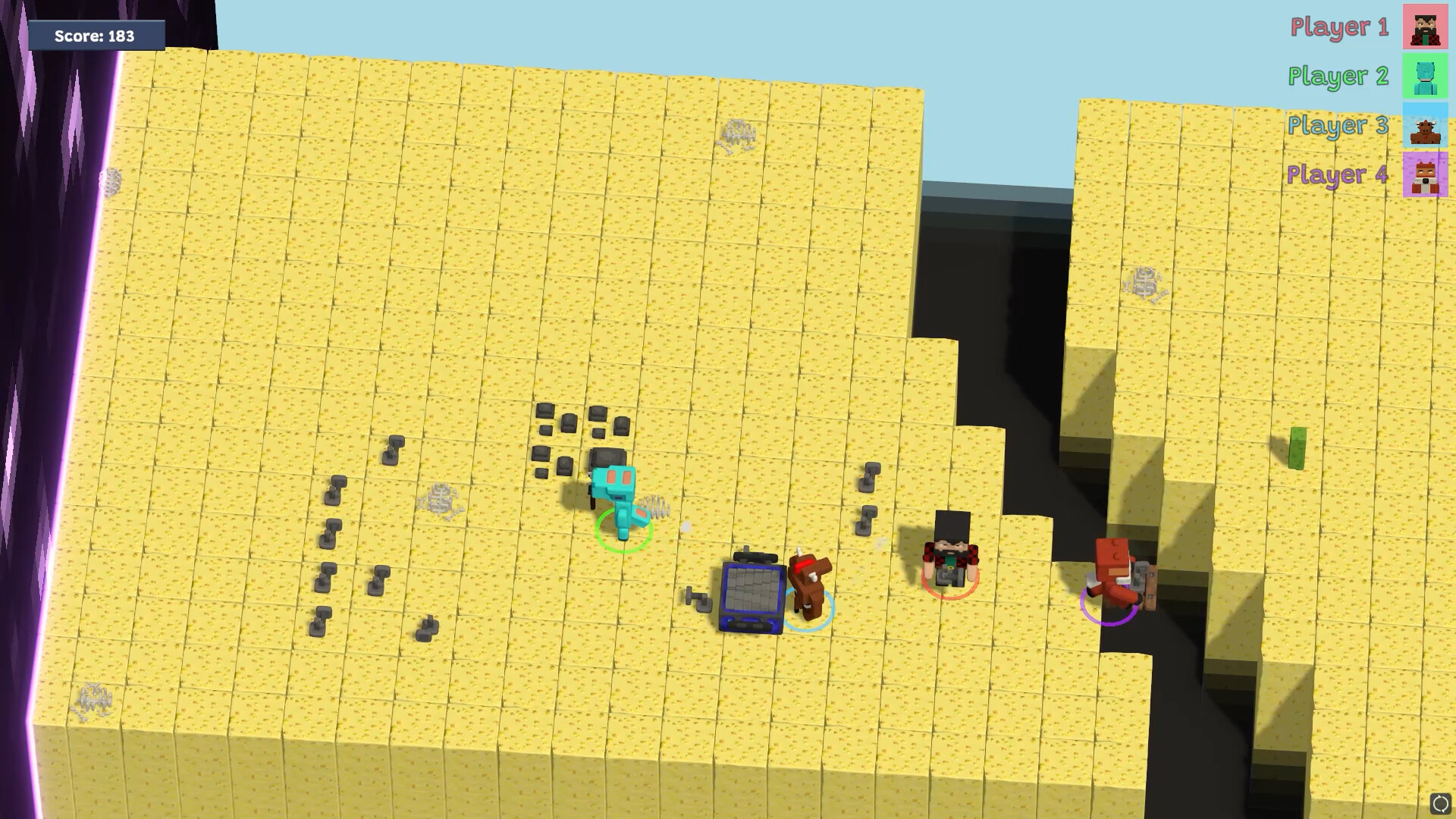Image resolution: width=1456 pixels, height=819 pixels.
Task: Click the "Player 3" name label
Action: [1338, 126]
